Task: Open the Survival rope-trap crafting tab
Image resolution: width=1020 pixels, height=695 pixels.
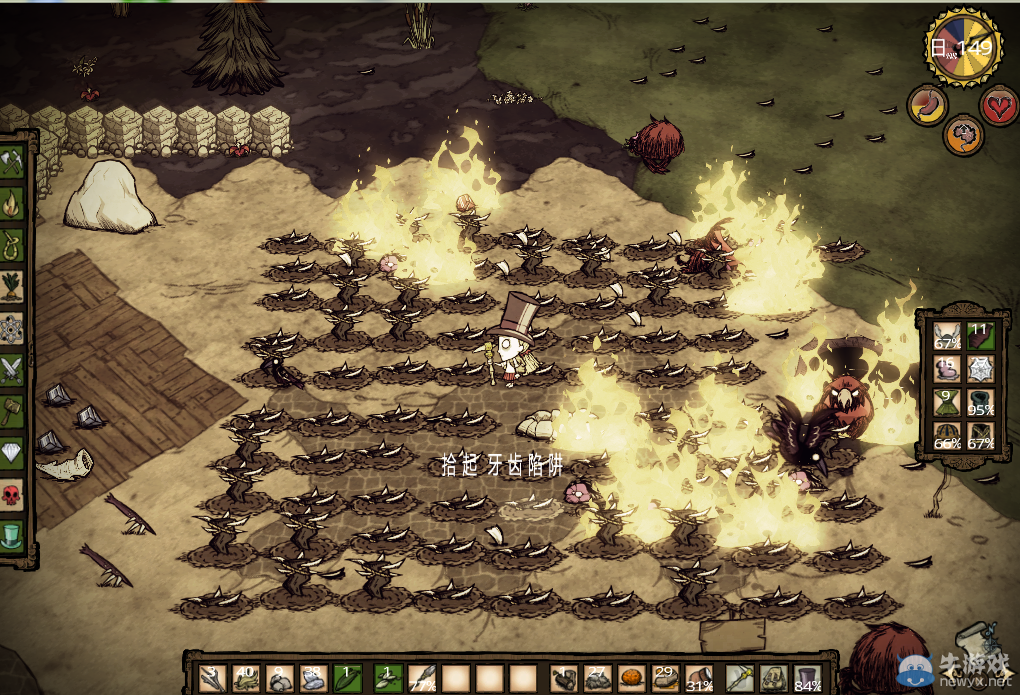Action: [x=13, y=245]
